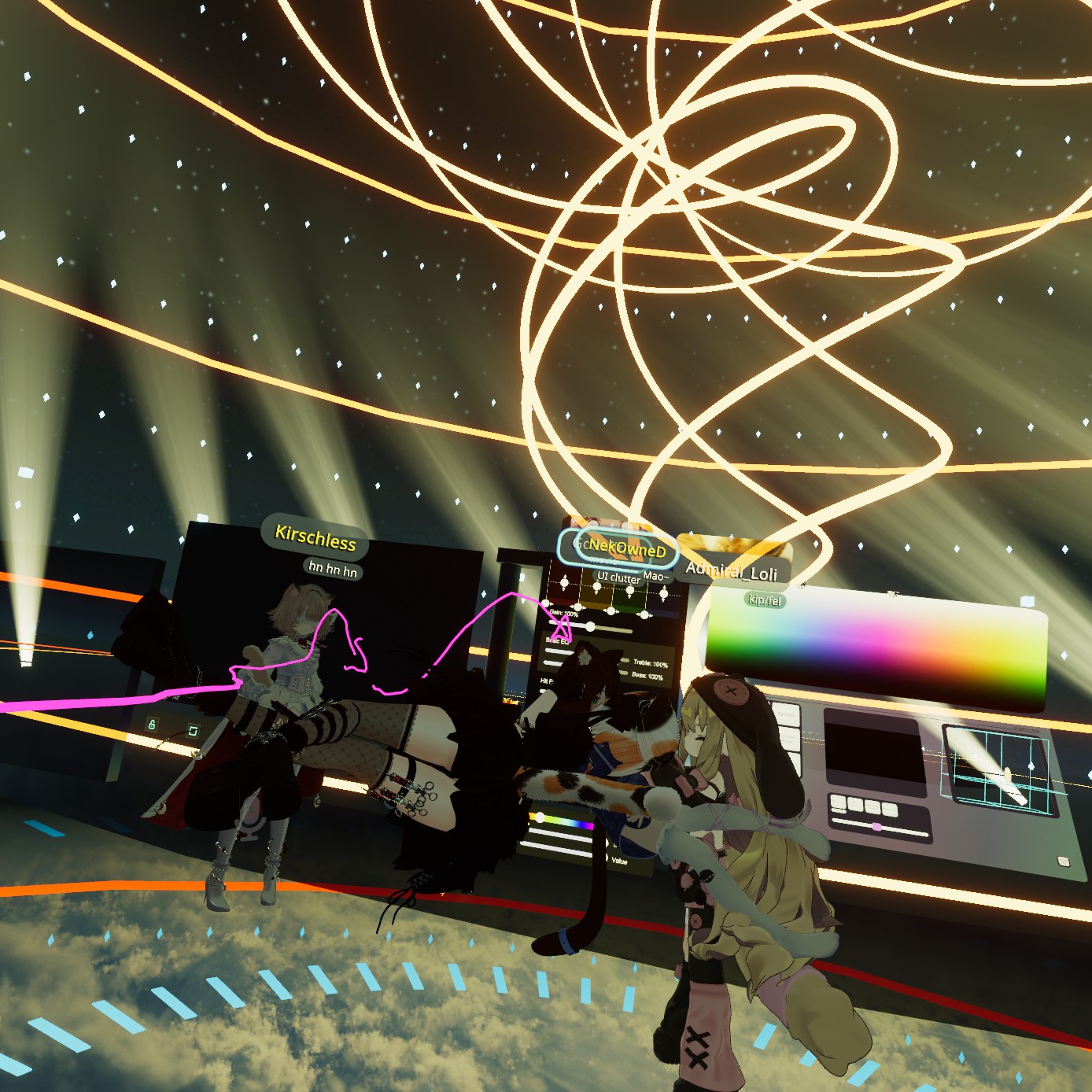Click the small button at the console corner

(1064, 861)
